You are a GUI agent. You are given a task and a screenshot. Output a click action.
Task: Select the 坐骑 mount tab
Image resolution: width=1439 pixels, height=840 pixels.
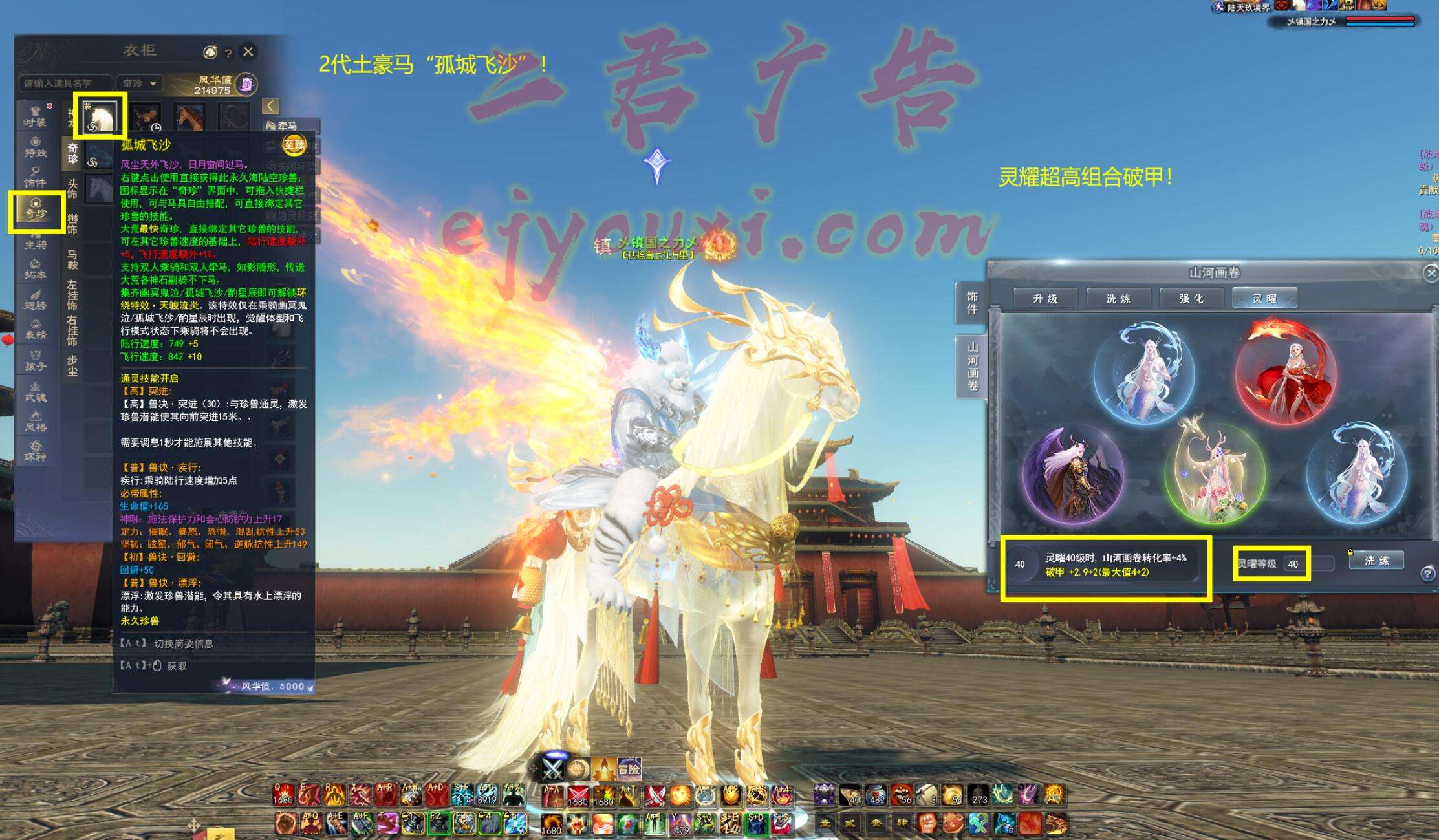pyautogui.click(x=36, y=239)
